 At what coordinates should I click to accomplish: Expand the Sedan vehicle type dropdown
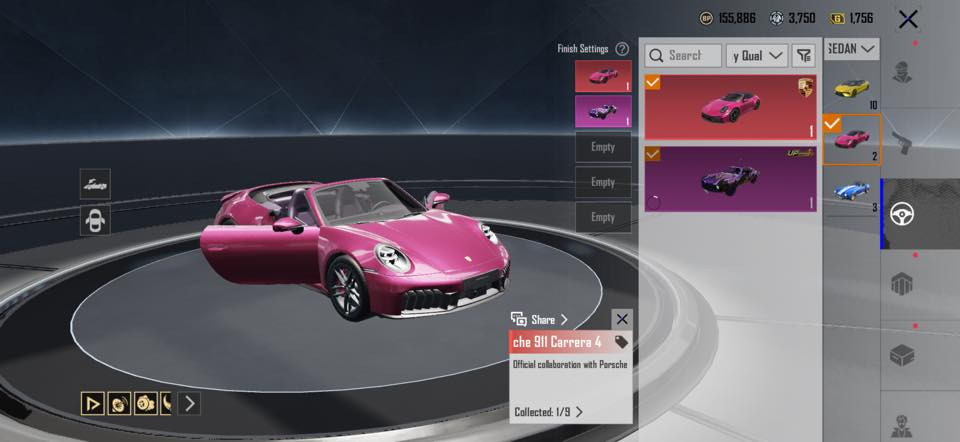[852, 49]
